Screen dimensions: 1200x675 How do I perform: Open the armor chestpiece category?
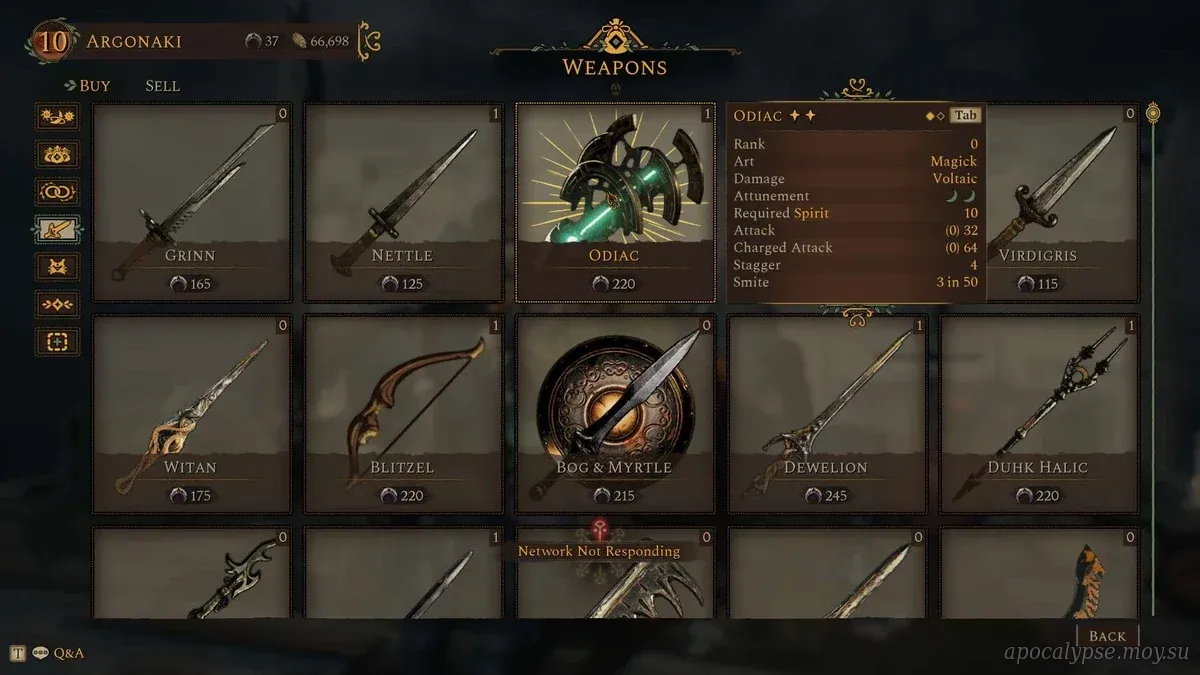(x=57, y=267)
